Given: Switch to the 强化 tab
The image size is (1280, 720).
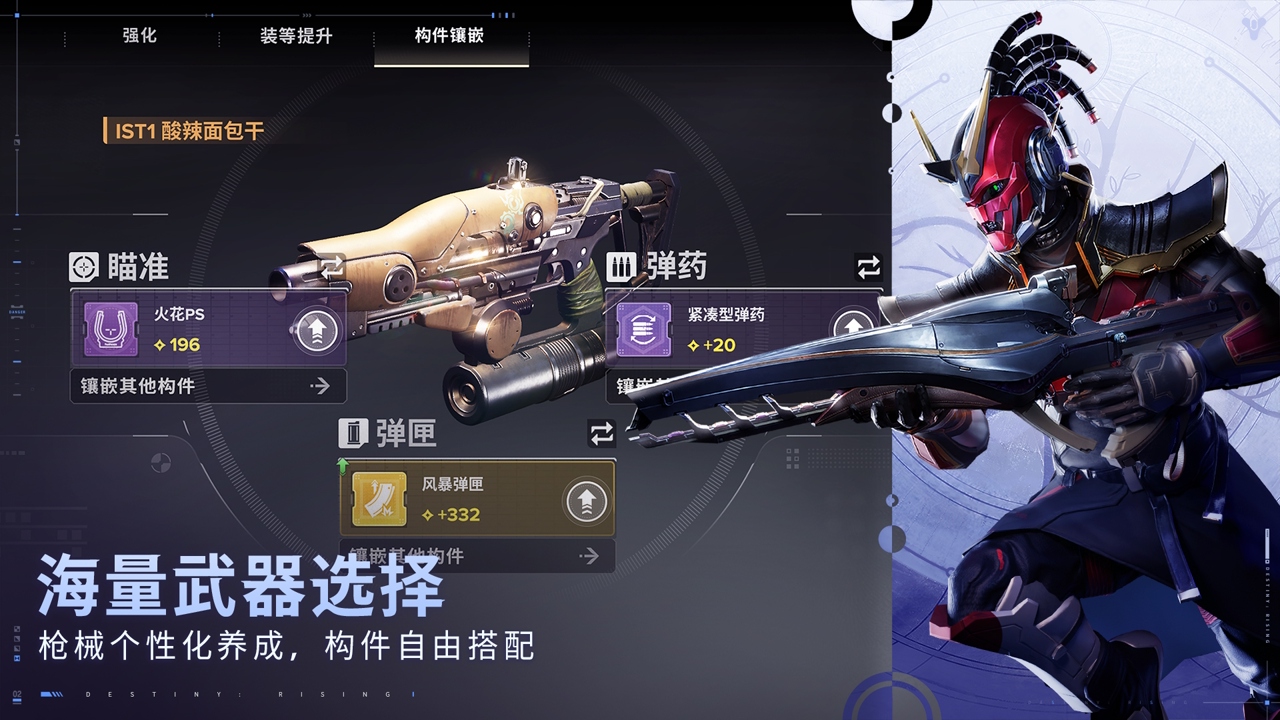Looking at the screenshot, I should (139, 36).
